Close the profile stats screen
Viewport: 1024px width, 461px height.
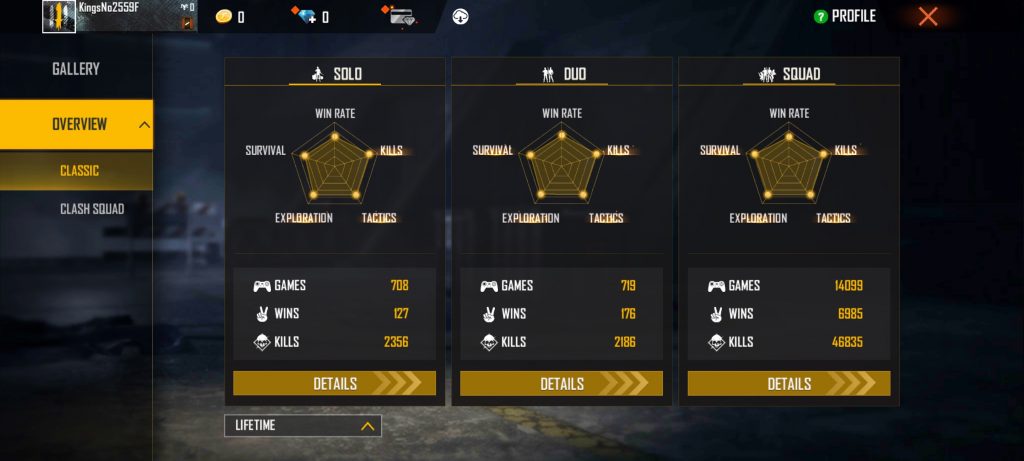point(928,16)
